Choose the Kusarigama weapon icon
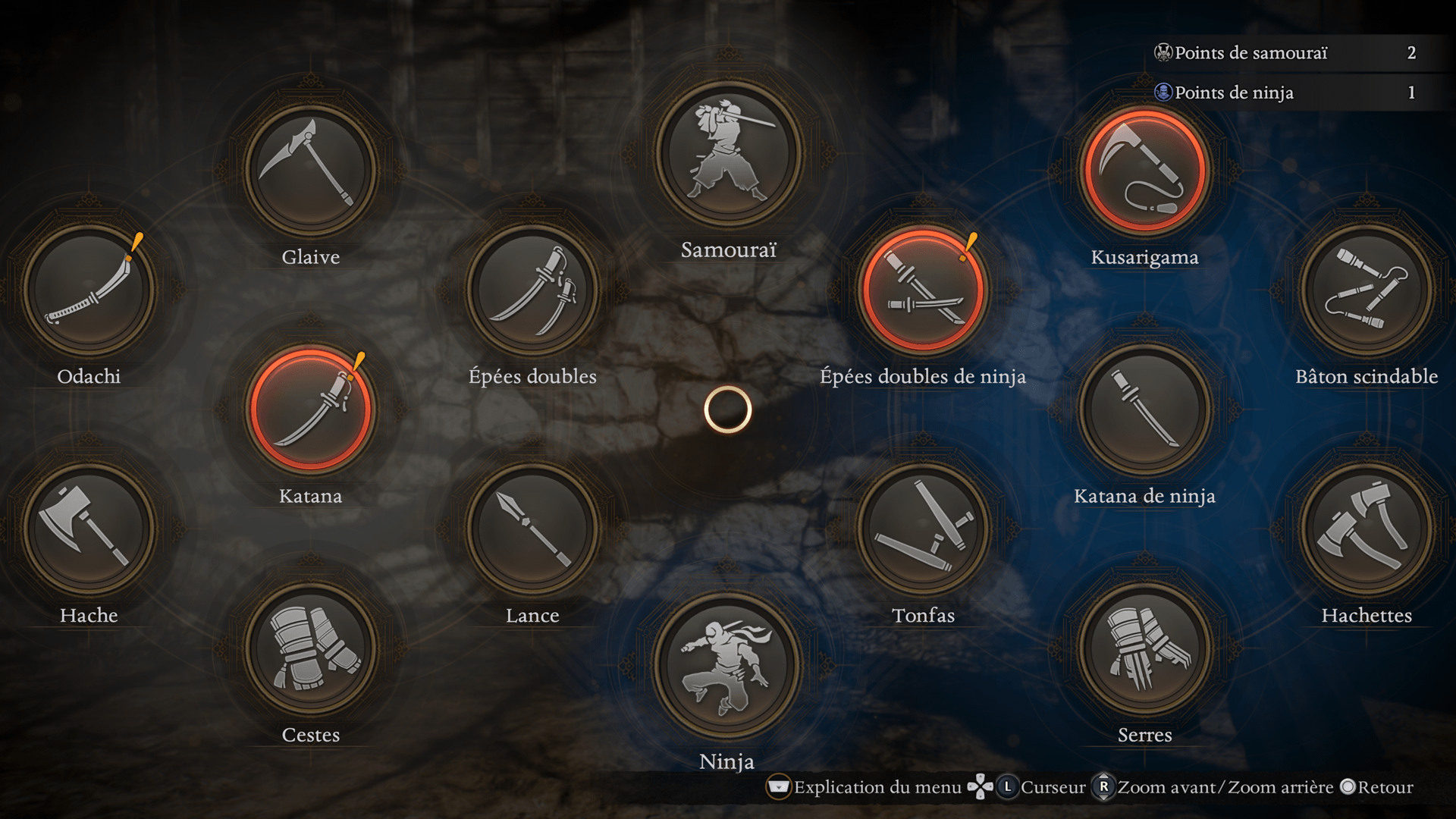The height and width of the screenshot is (819, 1456). coord(1144,170)
